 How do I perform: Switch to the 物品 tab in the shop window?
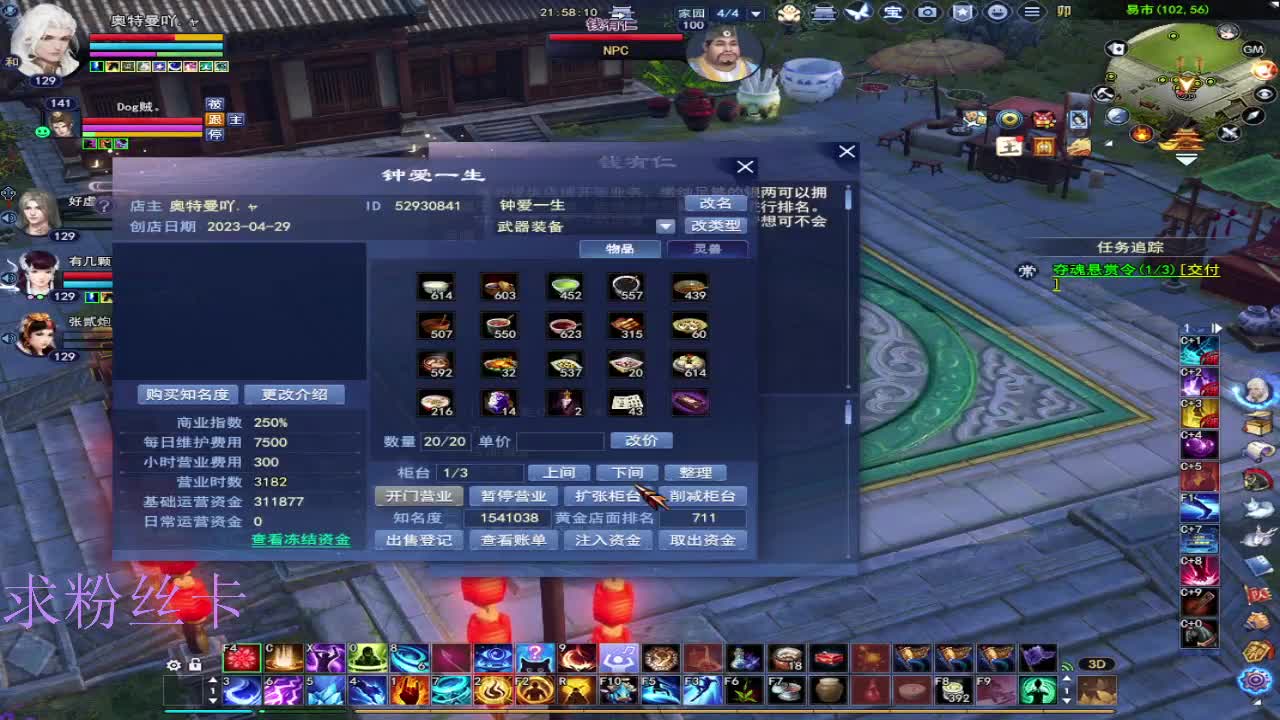pyautogui.click(x=621, y=249)
